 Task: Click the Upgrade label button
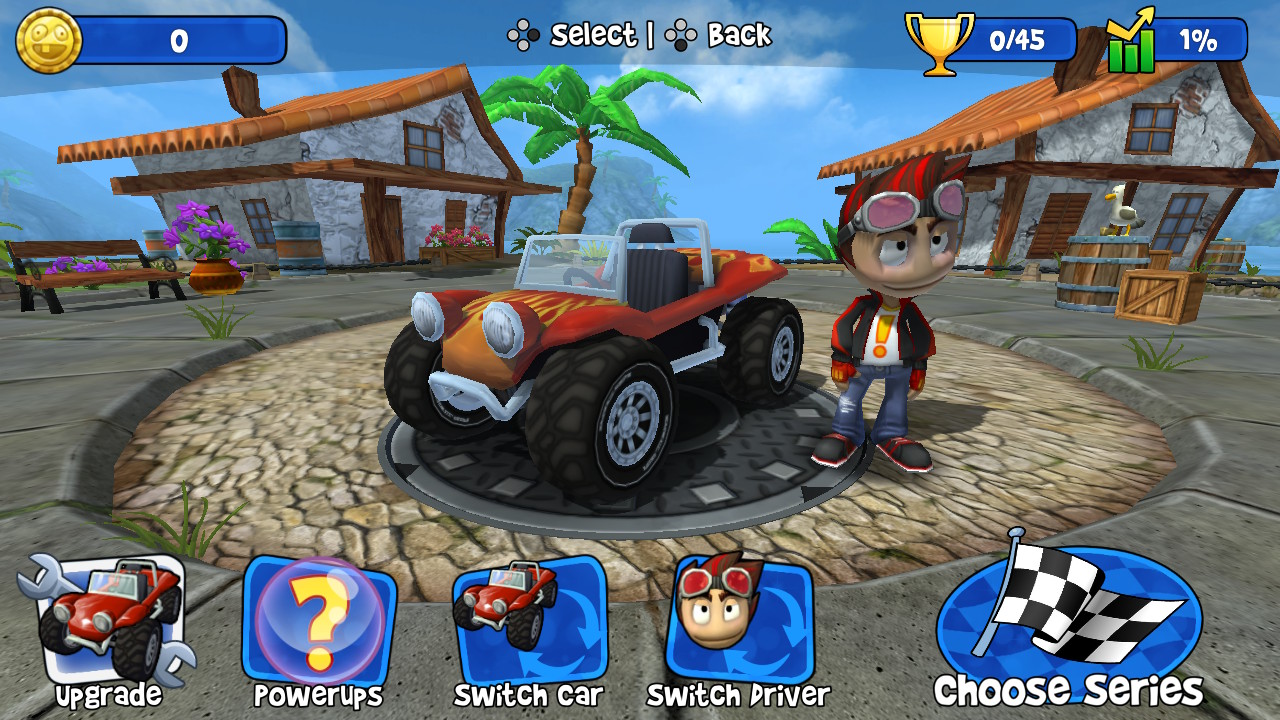click(110, 694)
